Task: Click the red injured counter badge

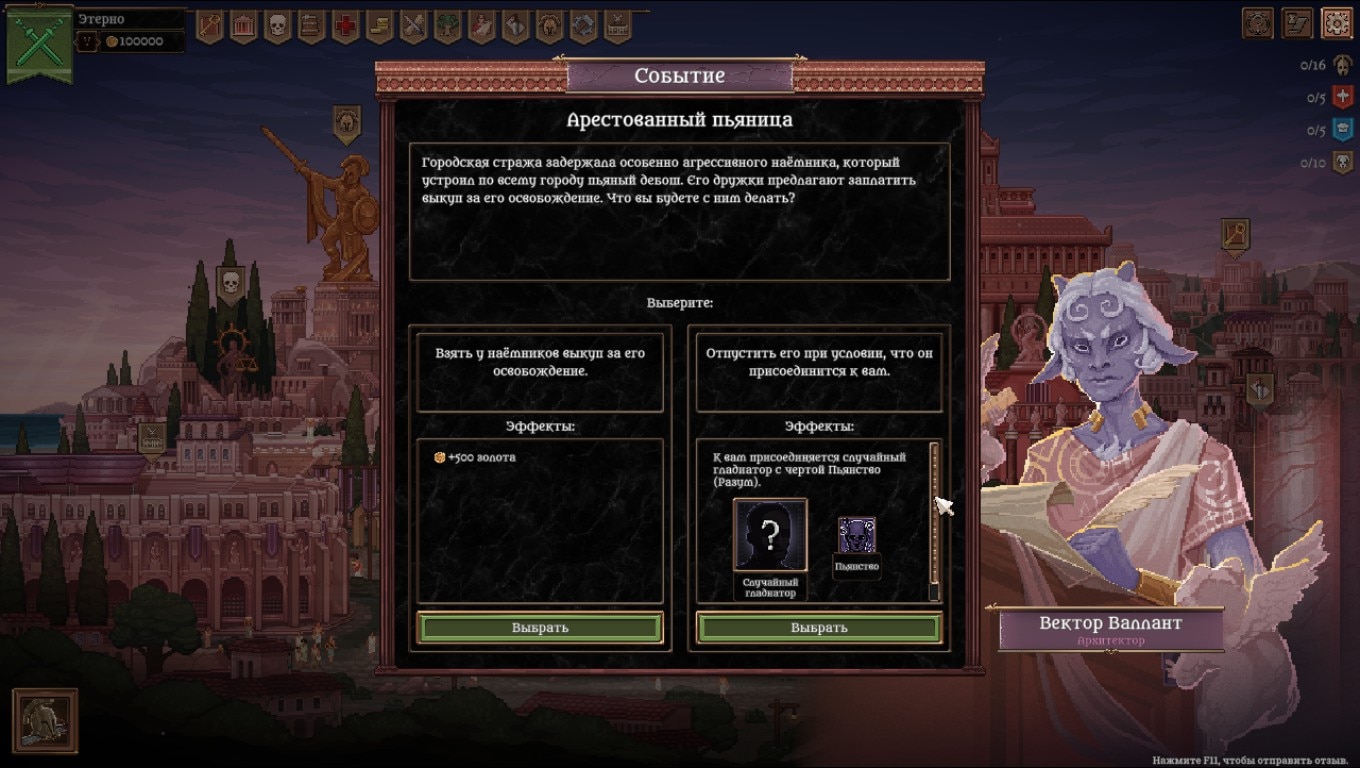Action: (x=1343, y=98)
